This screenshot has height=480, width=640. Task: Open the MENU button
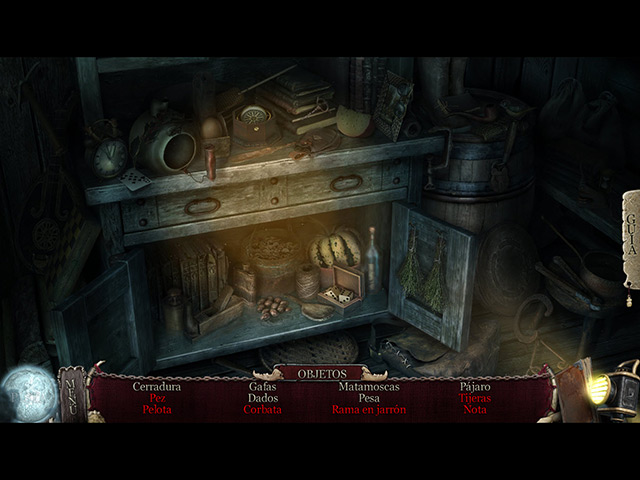tap(71, 392)
